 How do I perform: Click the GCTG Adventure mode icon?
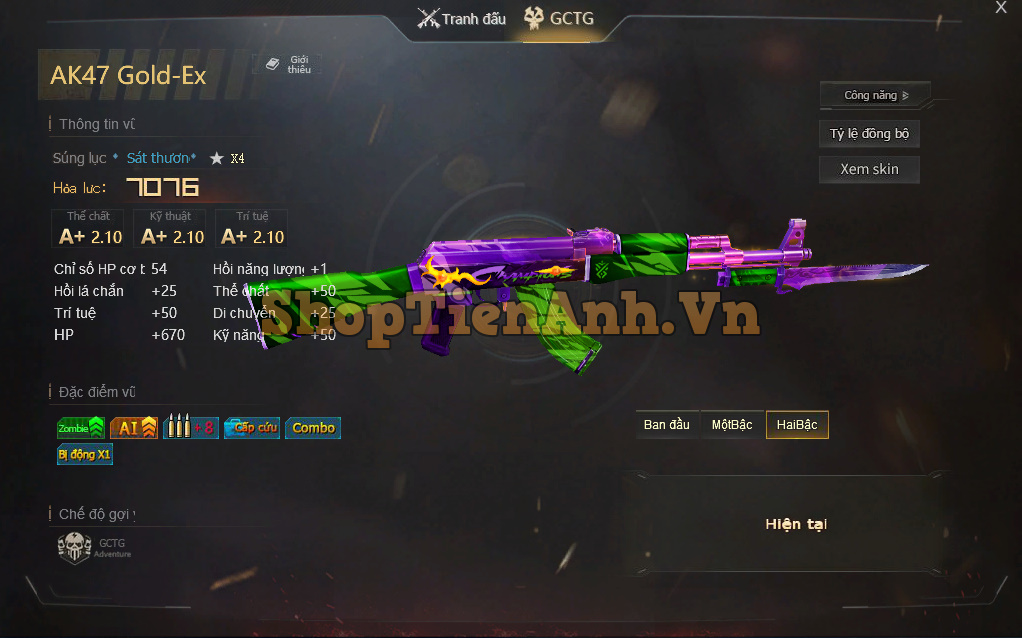pos(75,548)
